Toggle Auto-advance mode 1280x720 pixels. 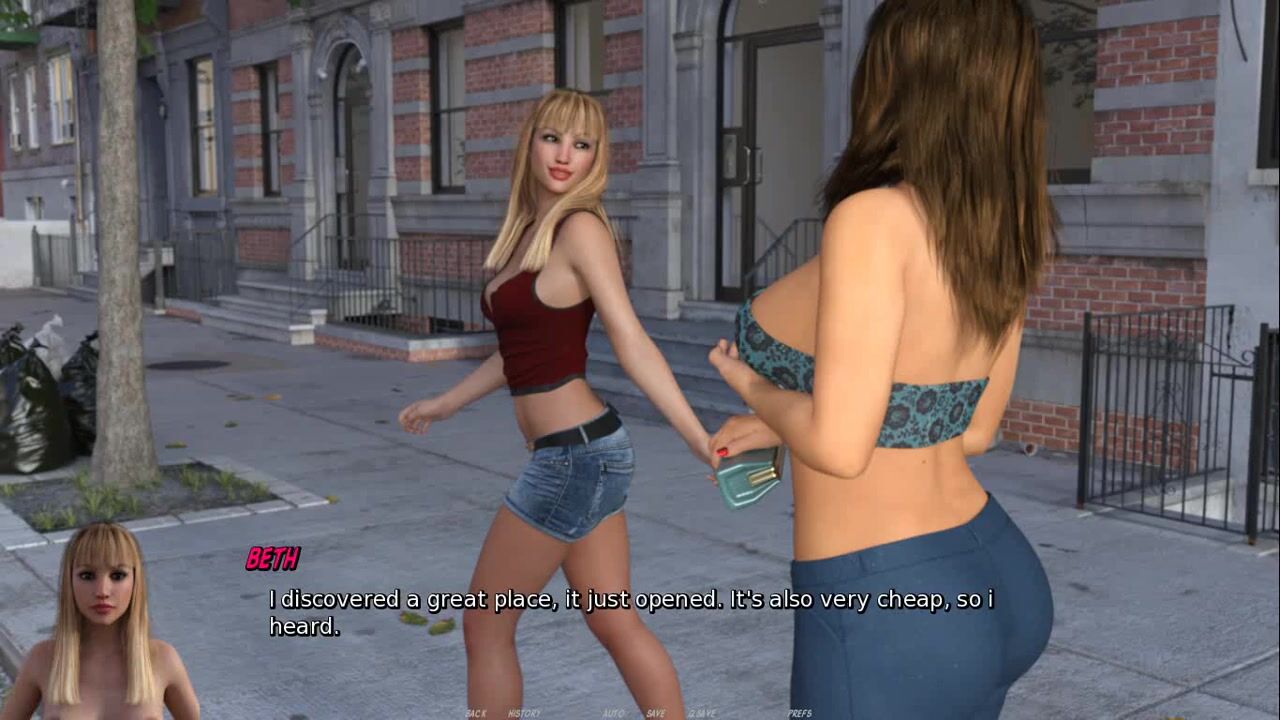(613, 713)
